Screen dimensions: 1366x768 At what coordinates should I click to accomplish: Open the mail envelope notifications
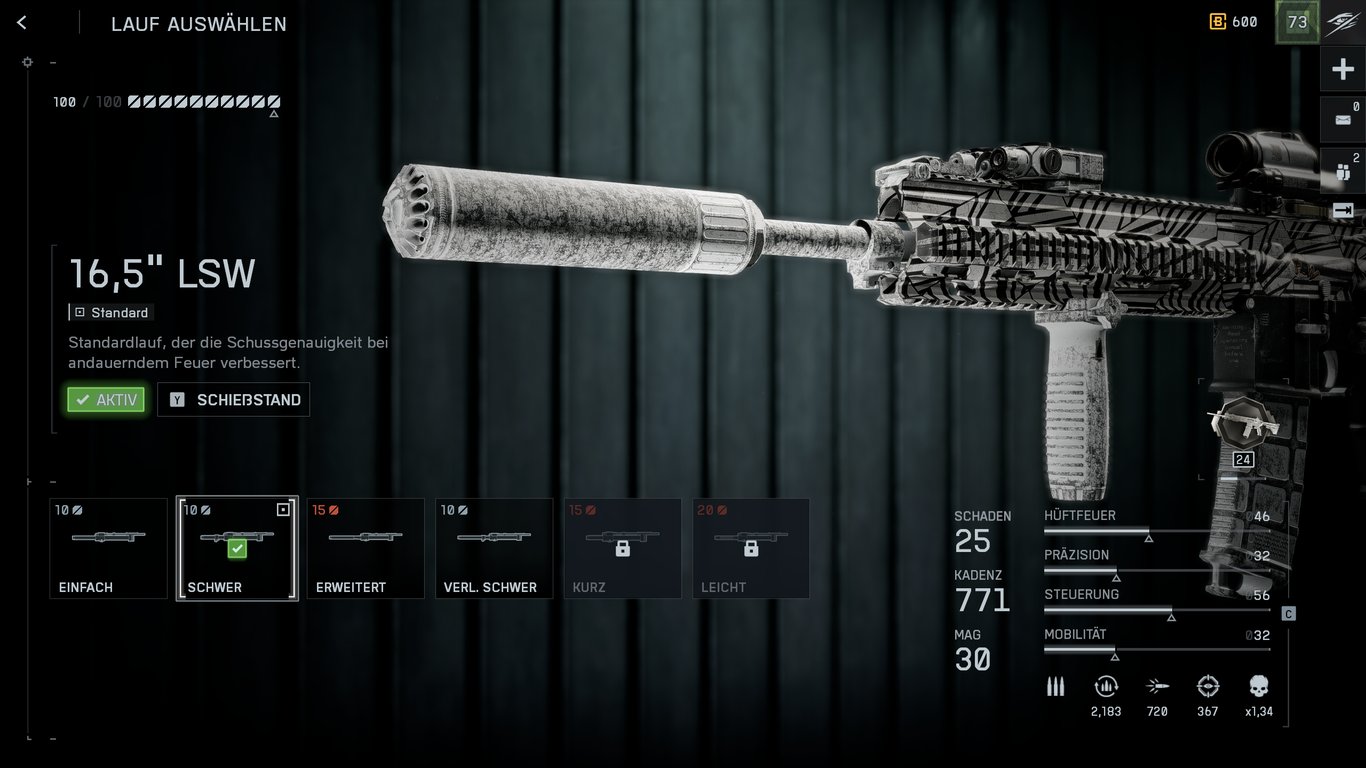[x=1343, y=120]
